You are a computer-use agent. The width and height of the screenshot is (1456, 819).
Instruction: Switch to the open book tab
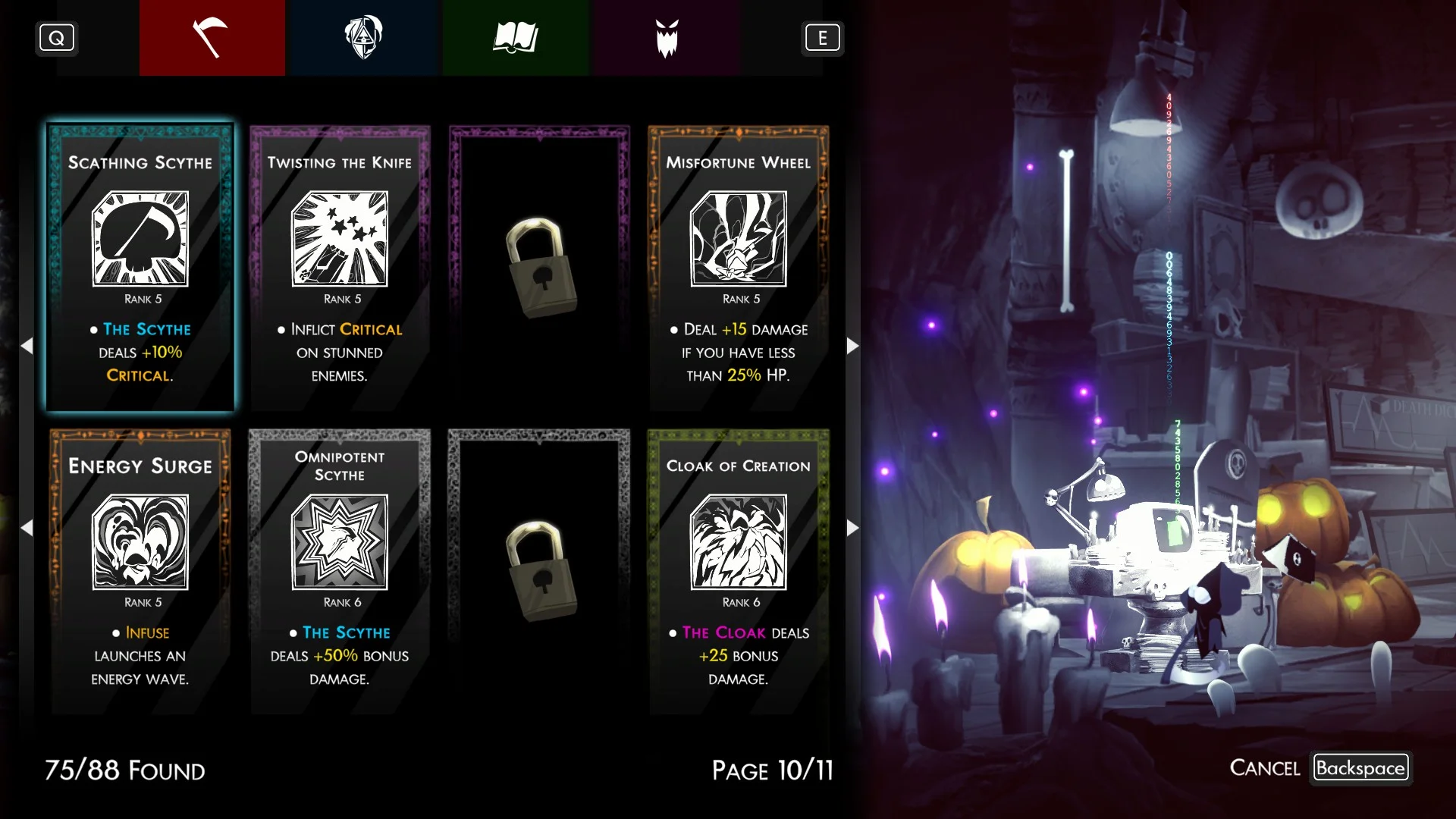(x=515, y=38)
